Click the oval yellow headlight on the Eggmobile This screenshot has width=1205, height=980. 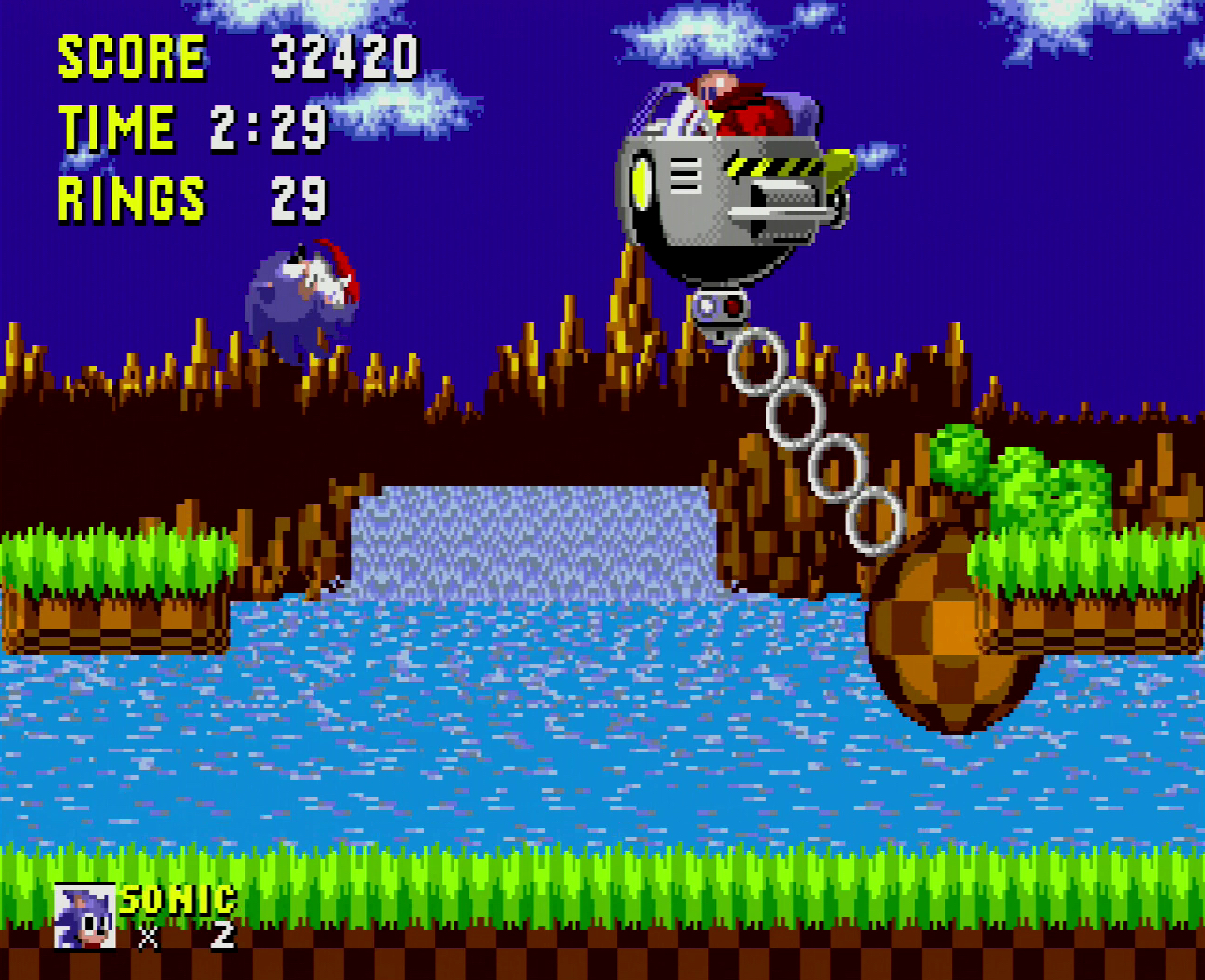(643, 181)
